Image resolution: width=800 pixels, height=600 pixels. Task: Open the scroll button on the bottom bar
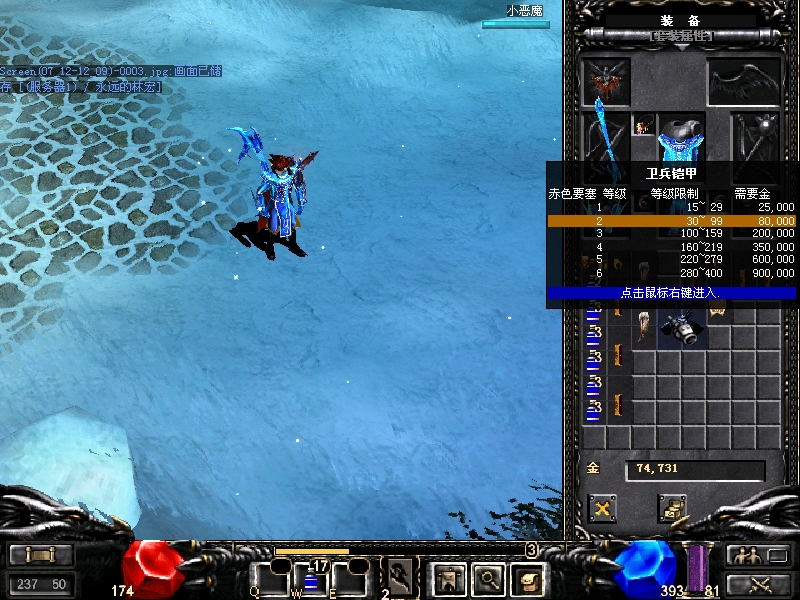click(x=527, y=577)
